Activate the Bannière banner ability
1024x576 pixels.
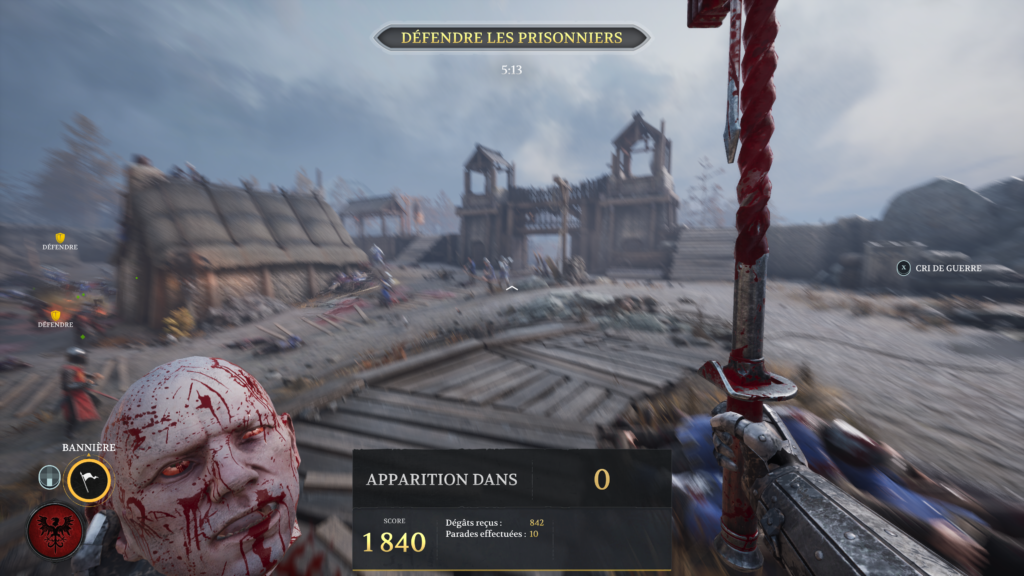coord(88,481)
